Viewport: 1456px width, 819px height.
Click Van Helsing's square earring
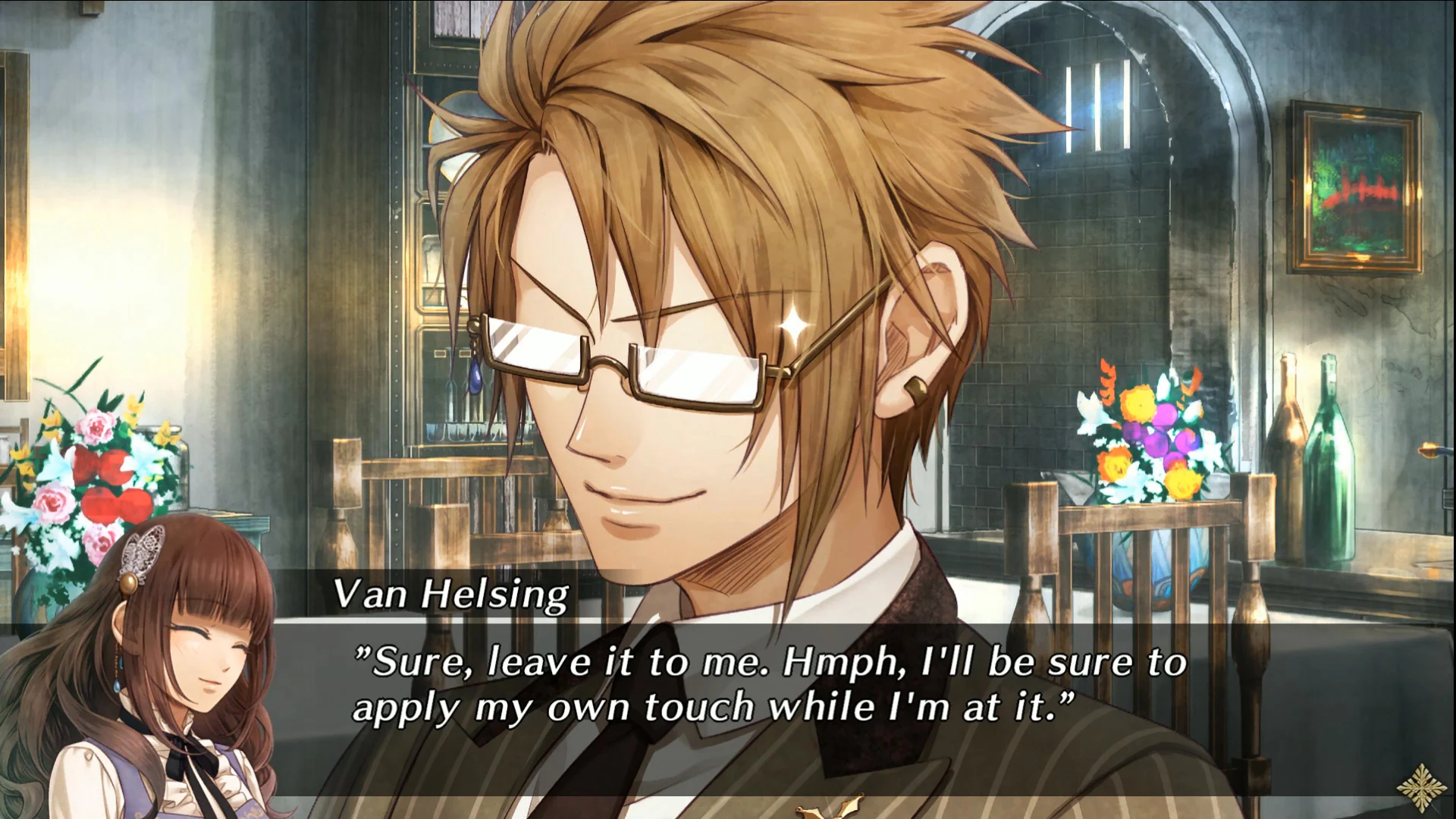(915, 391)
